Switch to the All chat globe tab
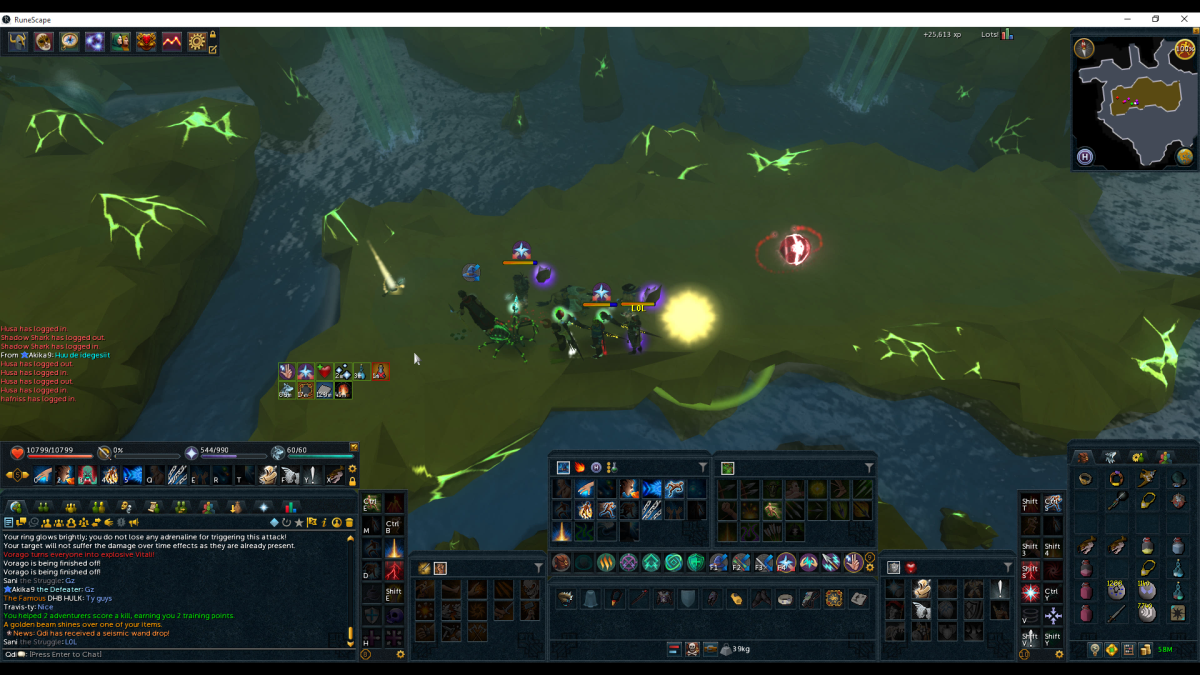 (x=17, y=507)
